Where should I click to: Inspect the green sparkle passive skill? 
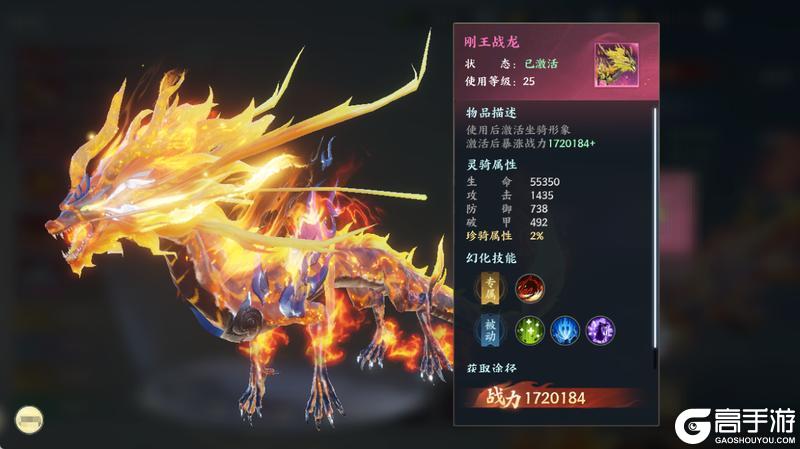[x=529, y=330]
